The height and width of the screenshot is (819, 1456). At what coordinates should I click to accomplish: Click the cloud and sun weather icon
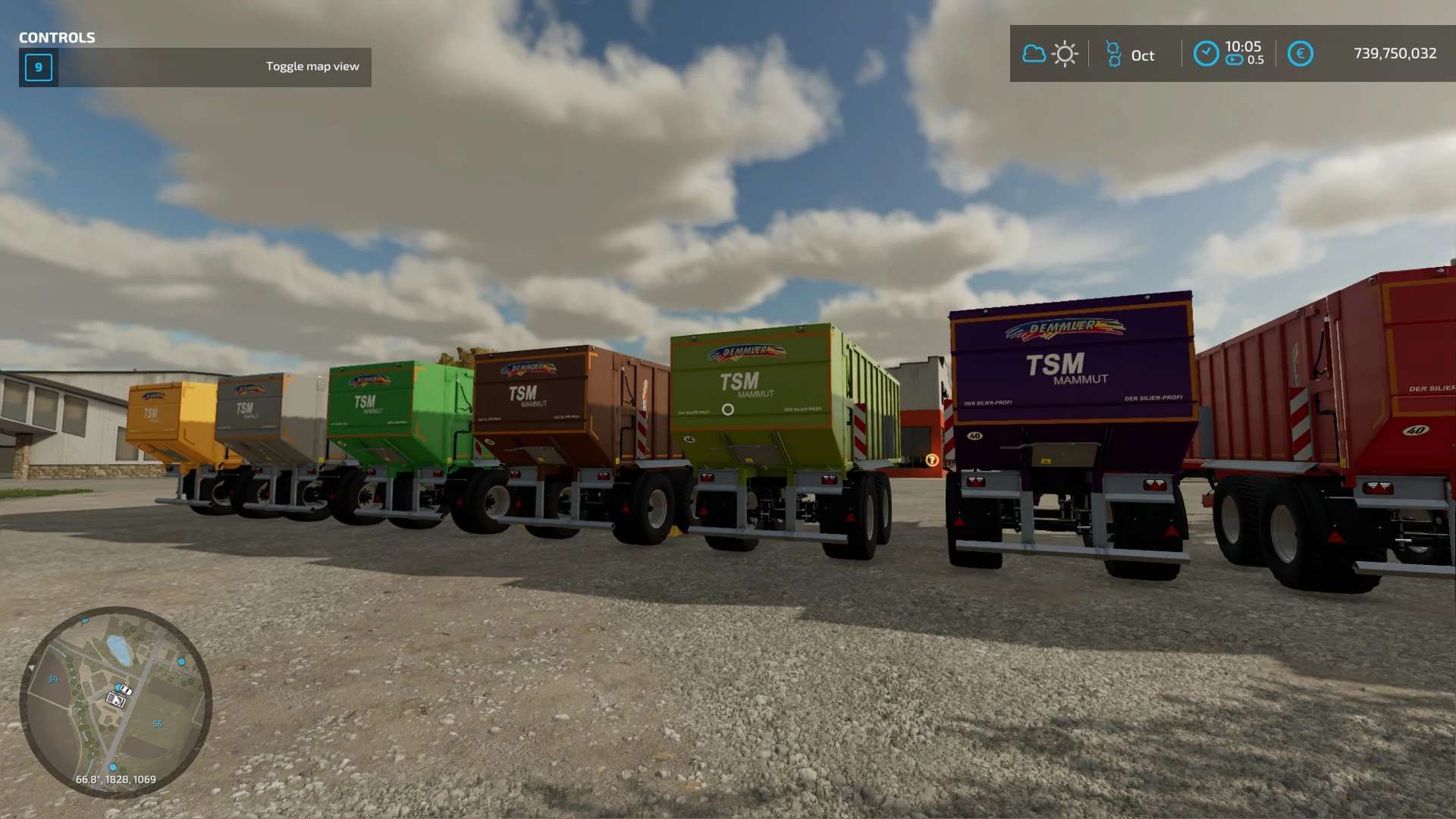click(1050, 54)
